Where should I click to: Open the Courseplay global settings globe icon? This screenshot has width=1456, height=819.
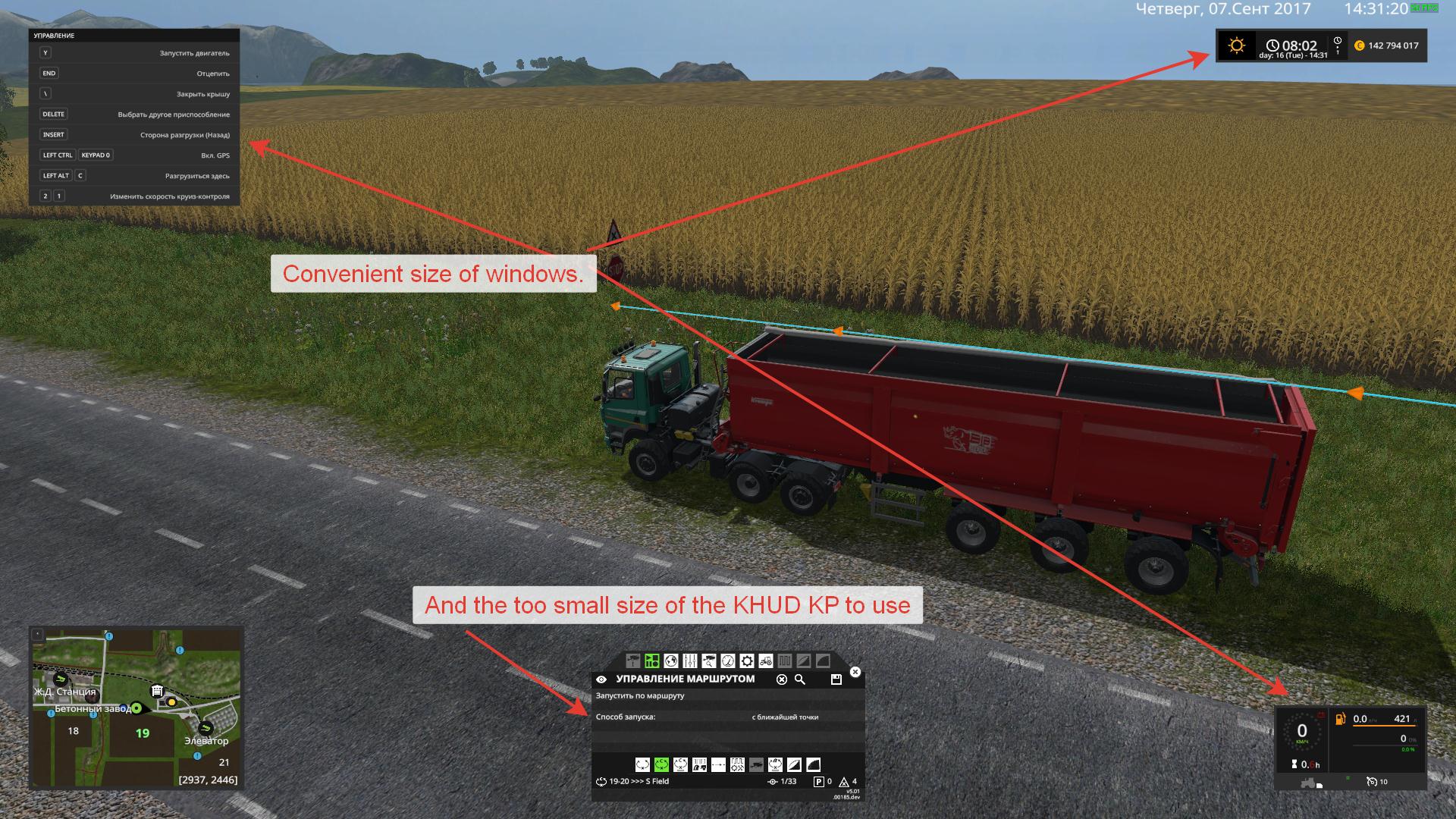tap(671, 661)
